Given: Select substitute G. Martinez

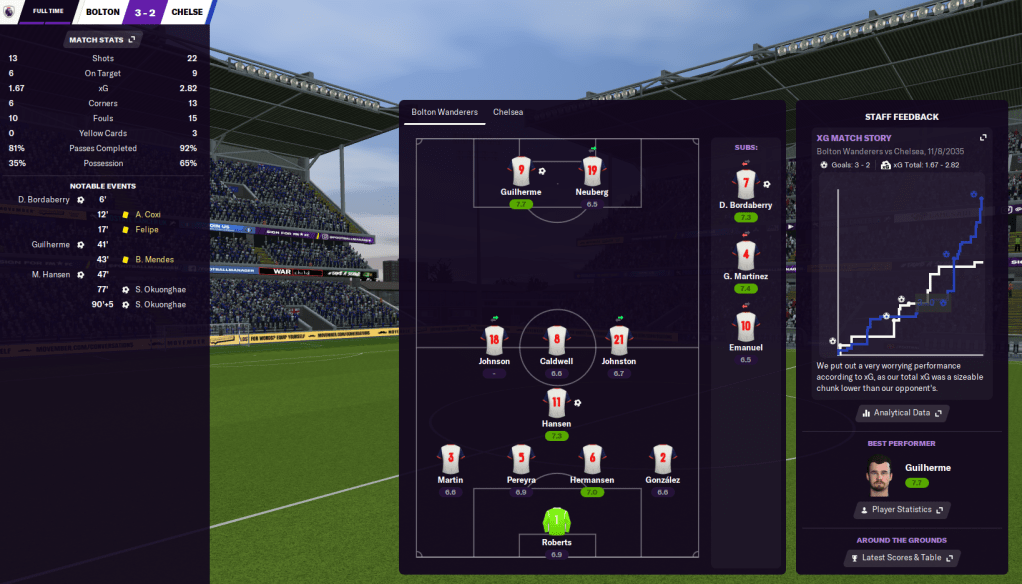Looking at the screenshot, I should 745,256.
